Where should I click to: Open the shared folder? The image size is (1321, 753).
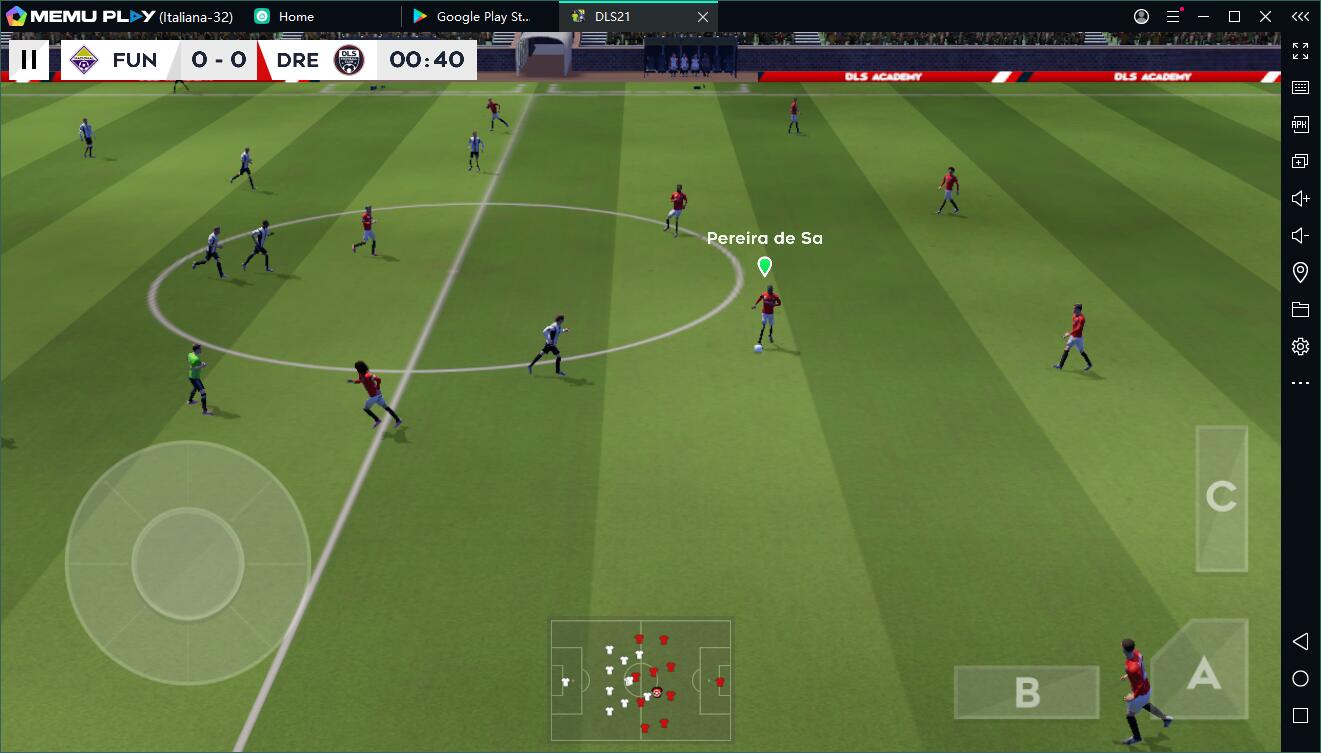click(x=1300, y=308)
